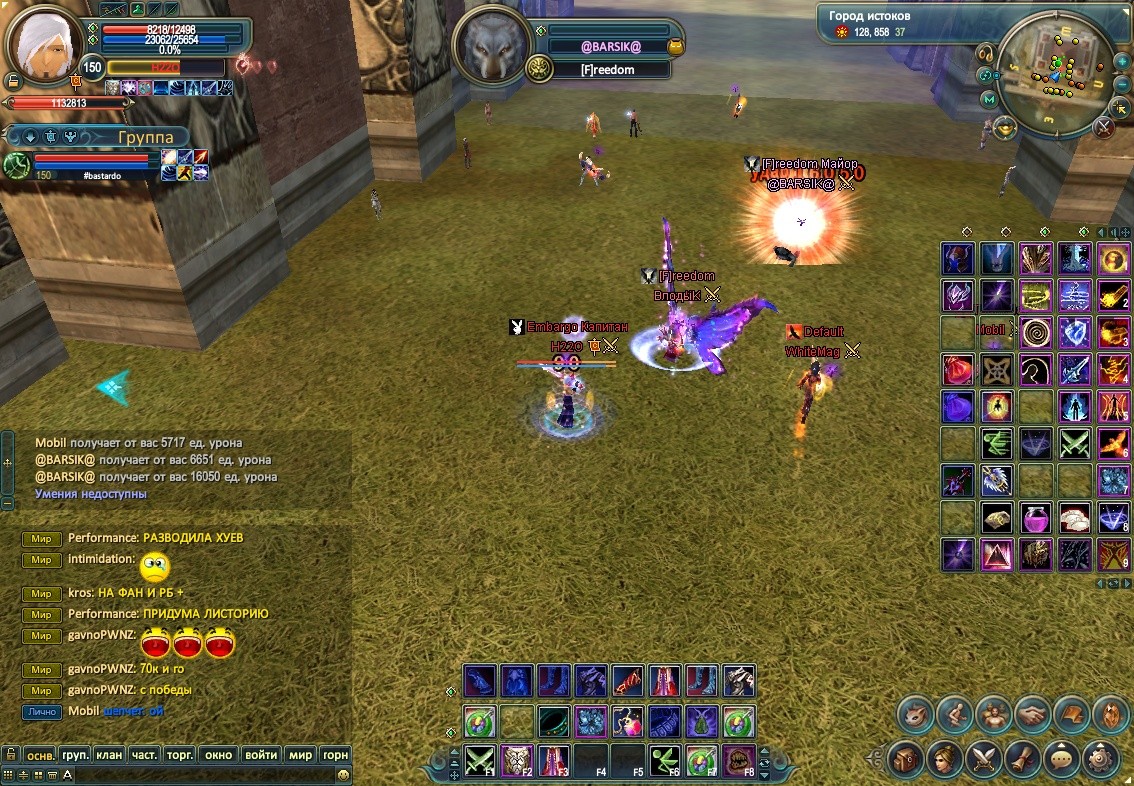Viewport: 1134px width, 786px height.
Task: Open the world map with M button
Action: 990,100
